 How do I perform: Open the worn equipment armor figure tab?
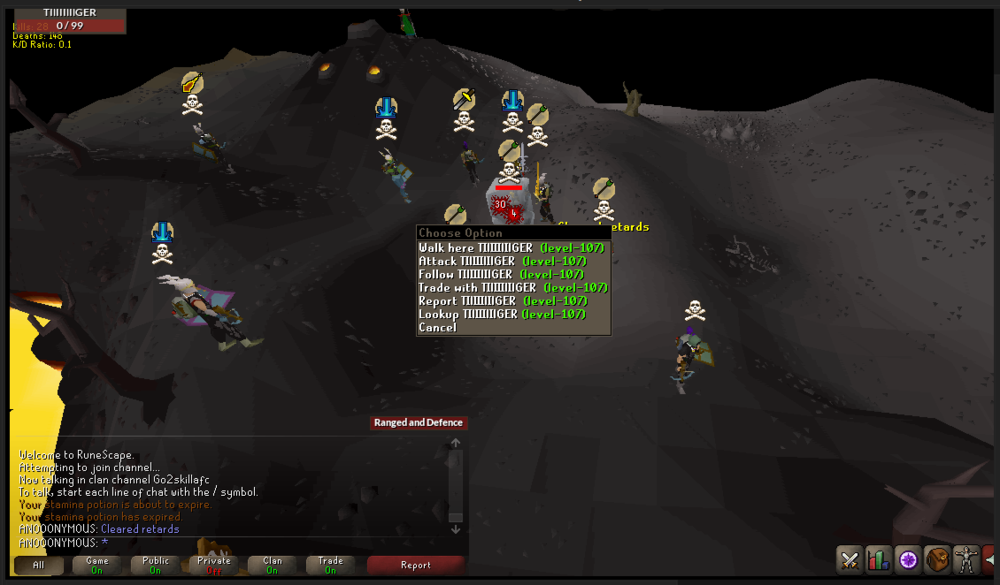(x=966, y=560)
